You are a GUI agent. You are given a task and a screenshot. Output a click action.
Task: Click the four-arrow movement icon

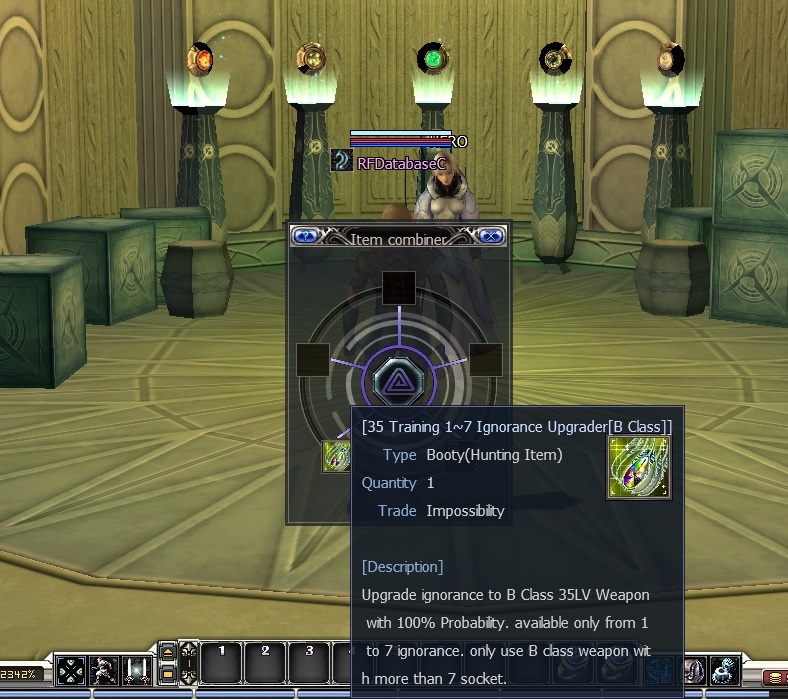70,670
